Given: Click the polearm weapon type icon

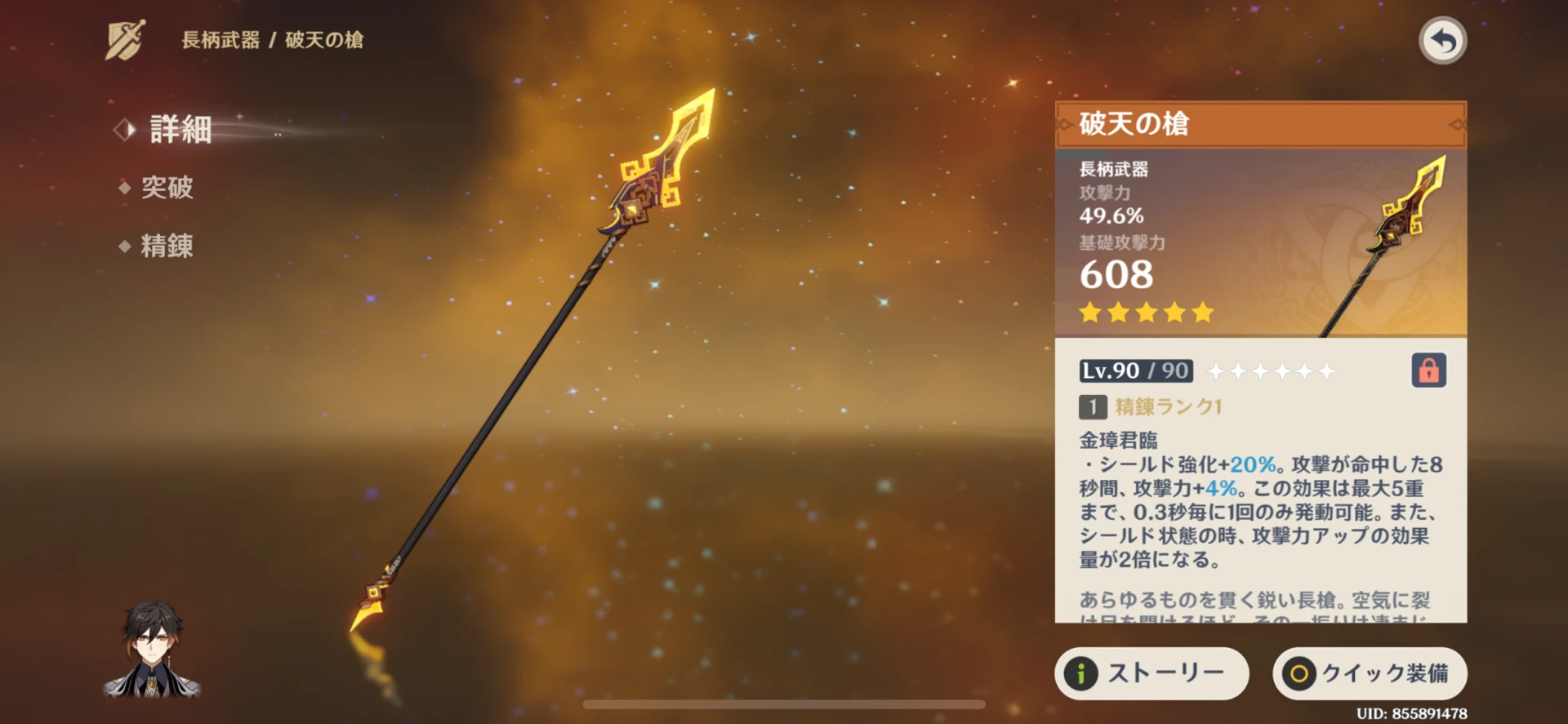Looking at the screenshot, I should pyautogui.click(x=124, y=38).
